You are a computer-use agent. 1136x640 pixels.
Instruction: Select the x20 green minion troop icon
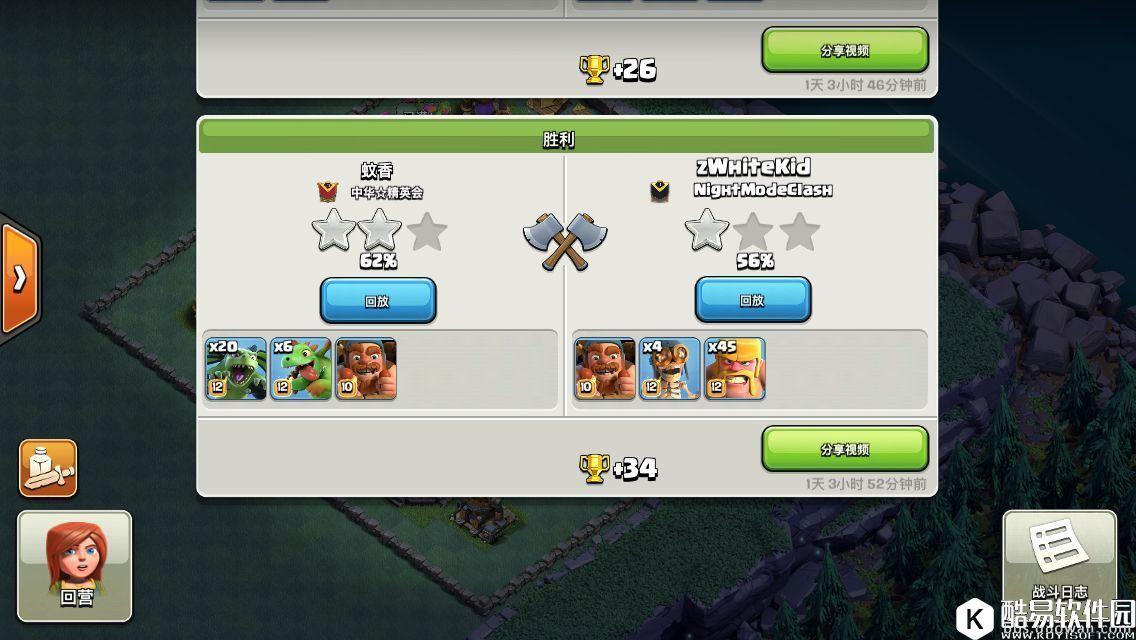tap(236, 369)
